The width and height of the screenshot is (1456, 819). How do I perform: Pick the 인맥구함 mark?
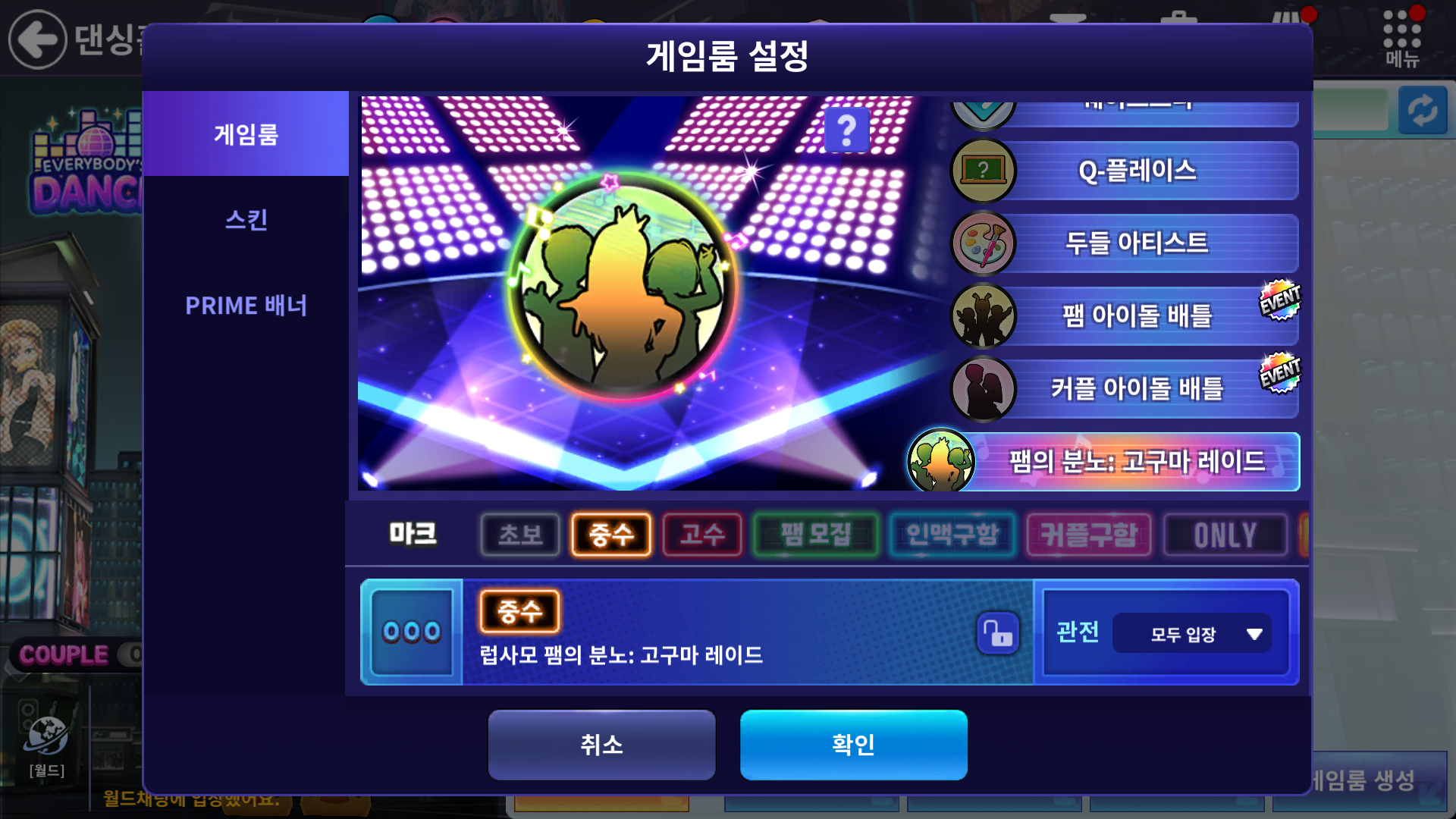click(x=952, y=535)
